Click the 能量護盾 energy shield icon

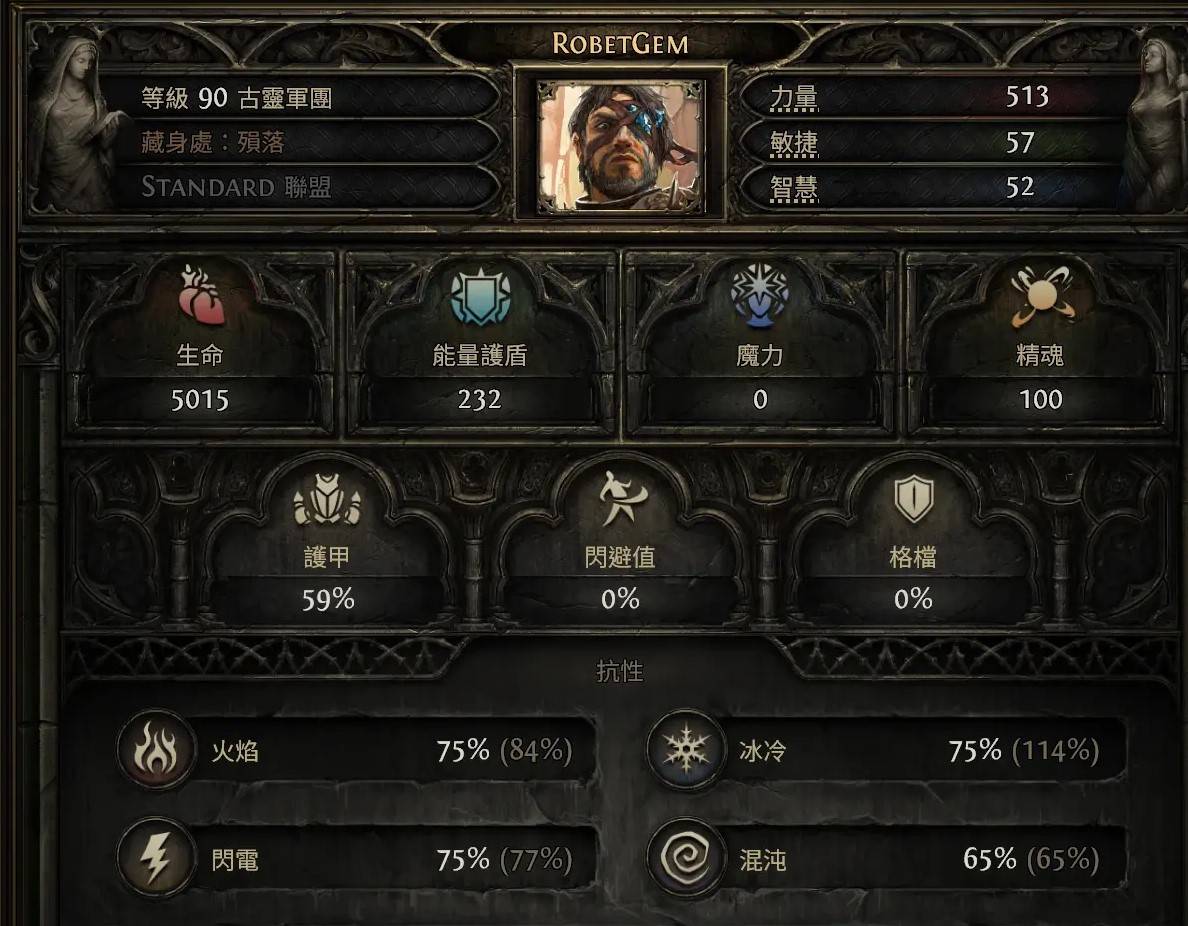(480, 297)
